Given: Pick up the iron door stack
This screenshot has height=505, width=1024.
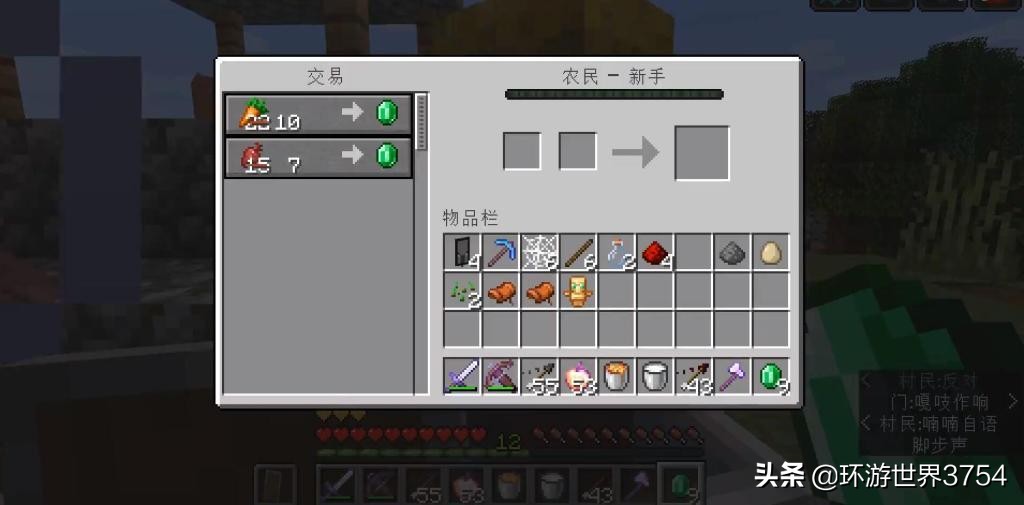Looking at the screenshot, I should [x=461, y=253].
